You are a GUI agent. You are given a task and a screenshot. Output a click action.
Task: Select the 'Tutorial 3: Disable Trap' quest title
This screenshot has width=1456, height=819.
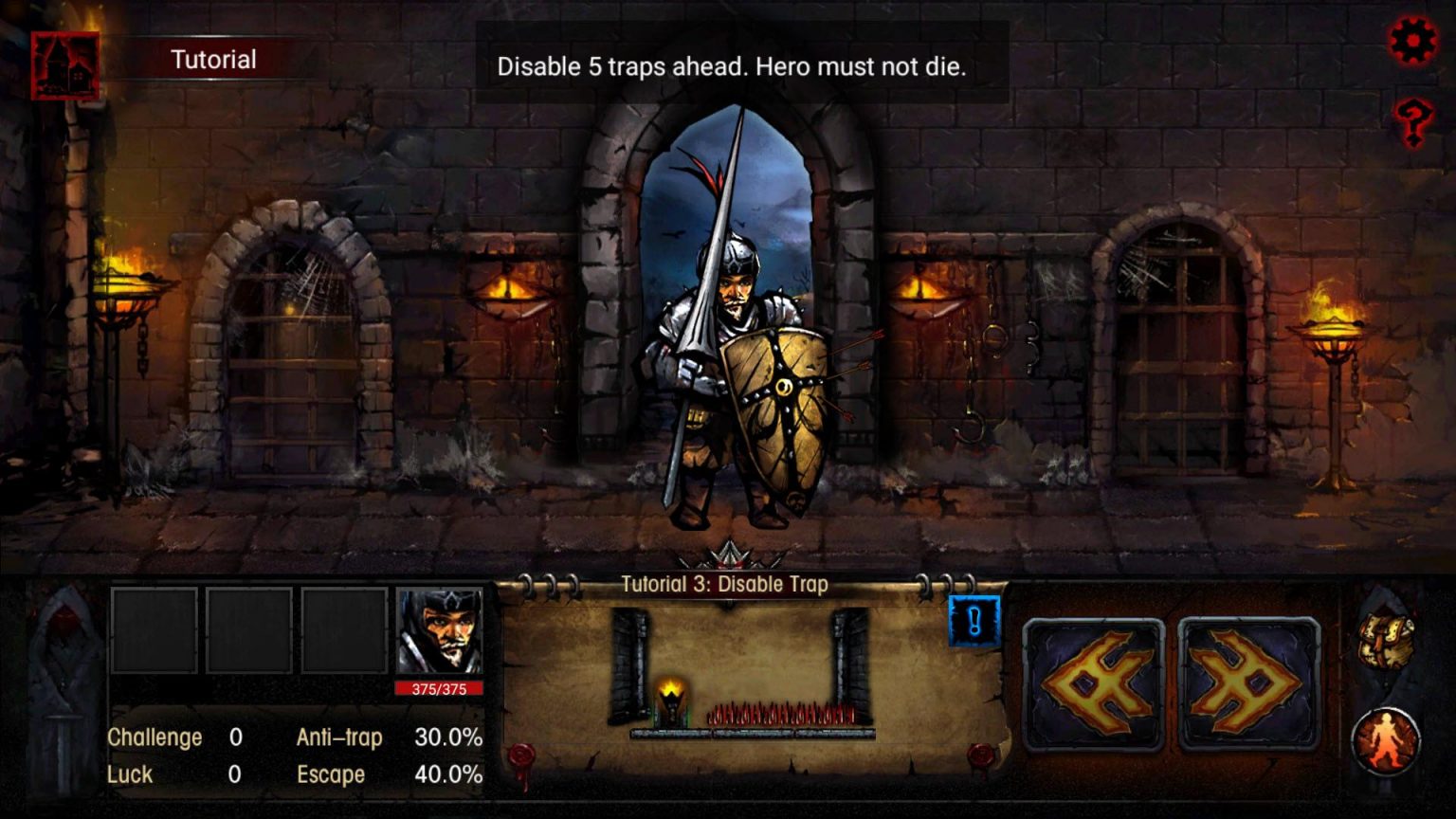coord(723,584)
